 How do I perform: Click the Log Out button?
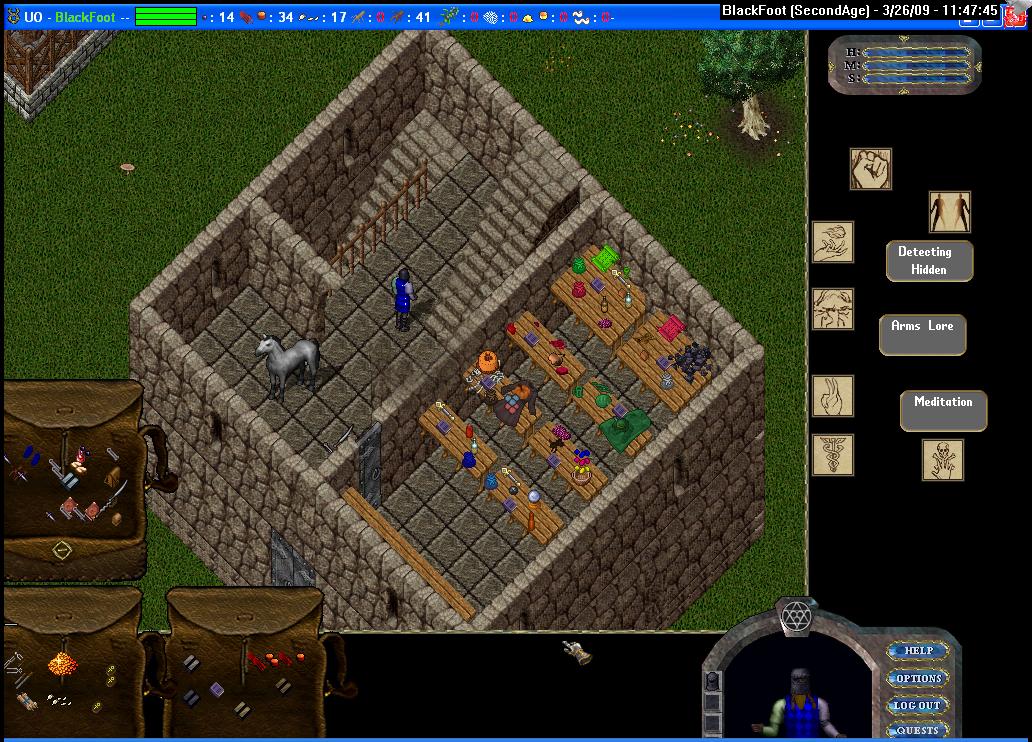(x=917, y=705)
